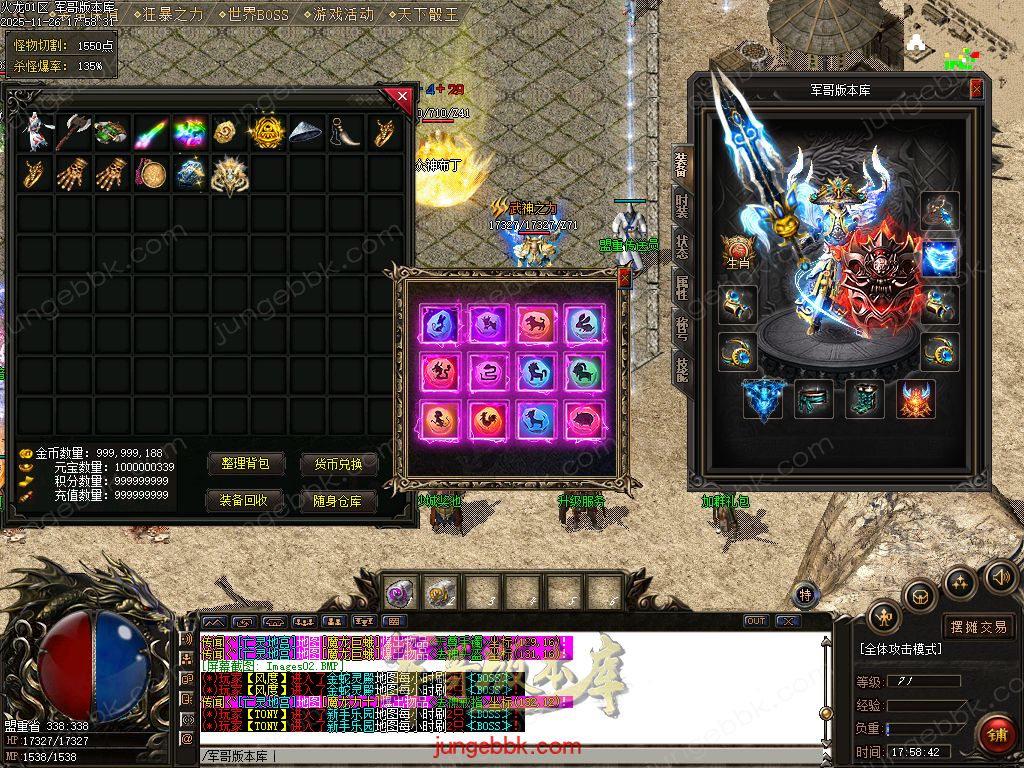The image size is (1024, 768).
Task: Close the character equipment panel
Action: pyautogui.click(x=976, y=89)
